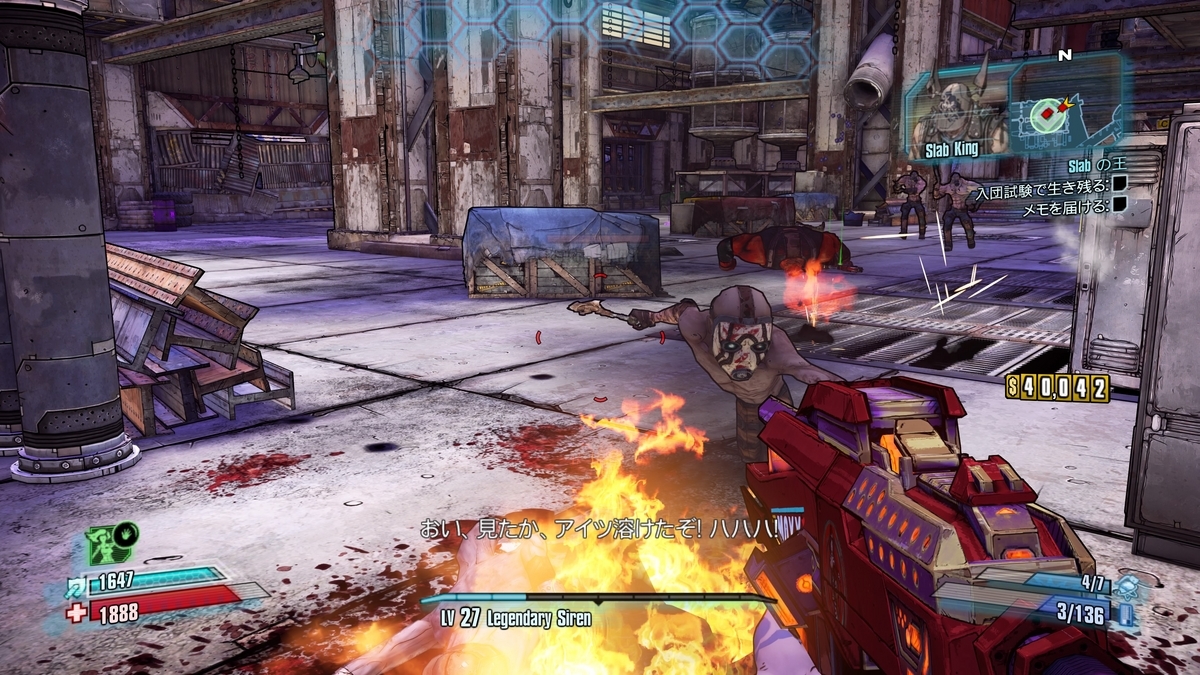This screenshot has width=1200, height=675.
Task: Click the メモを届ける objective checkbox
Action: pos(1120,205)
